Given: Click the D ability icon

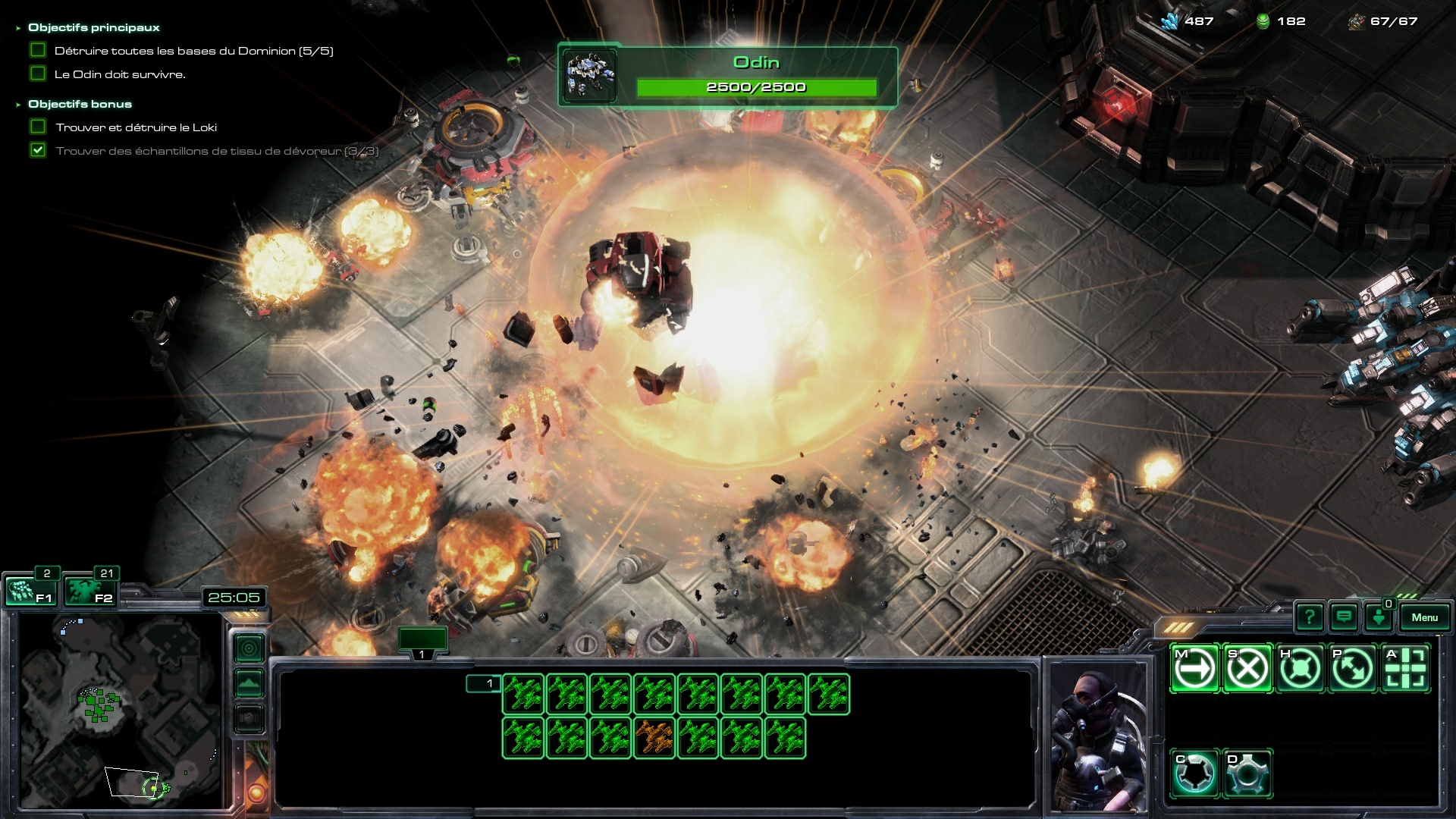Looking at the screenshot, I should pos(1247,773).
